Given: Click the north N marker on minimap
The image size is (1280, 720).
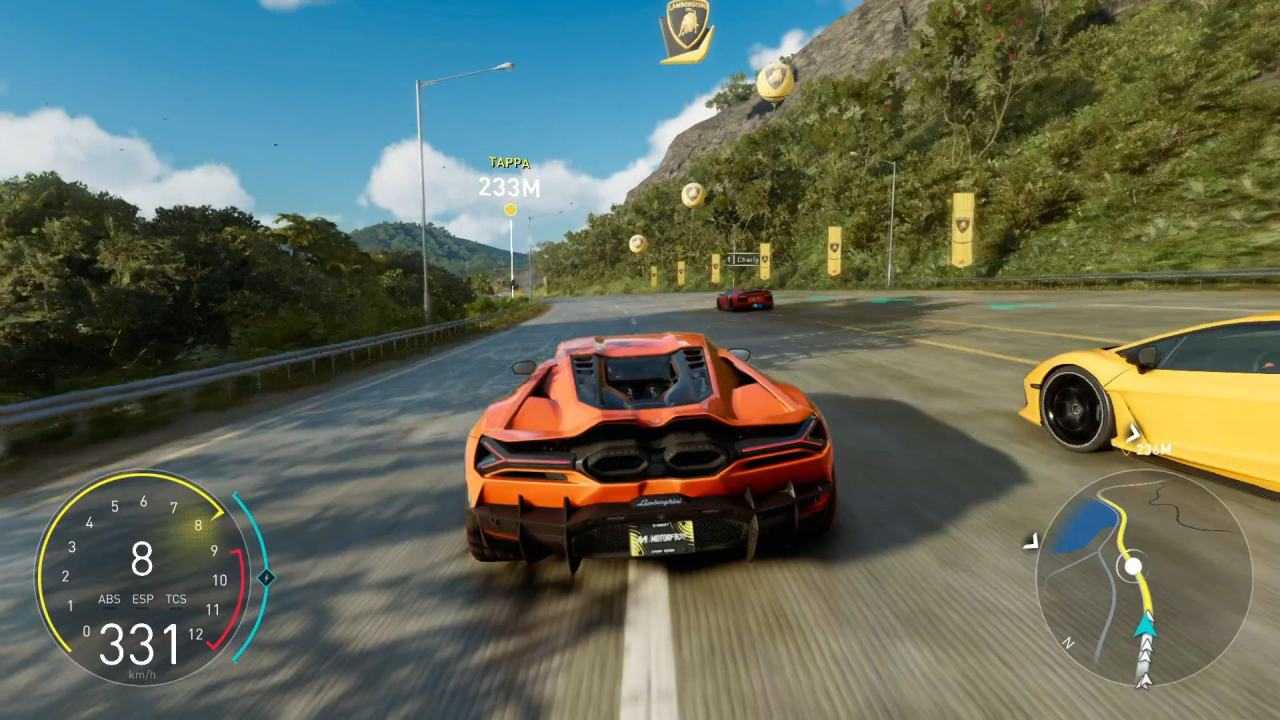Looking at the screenshot, I should (1068, 643).
